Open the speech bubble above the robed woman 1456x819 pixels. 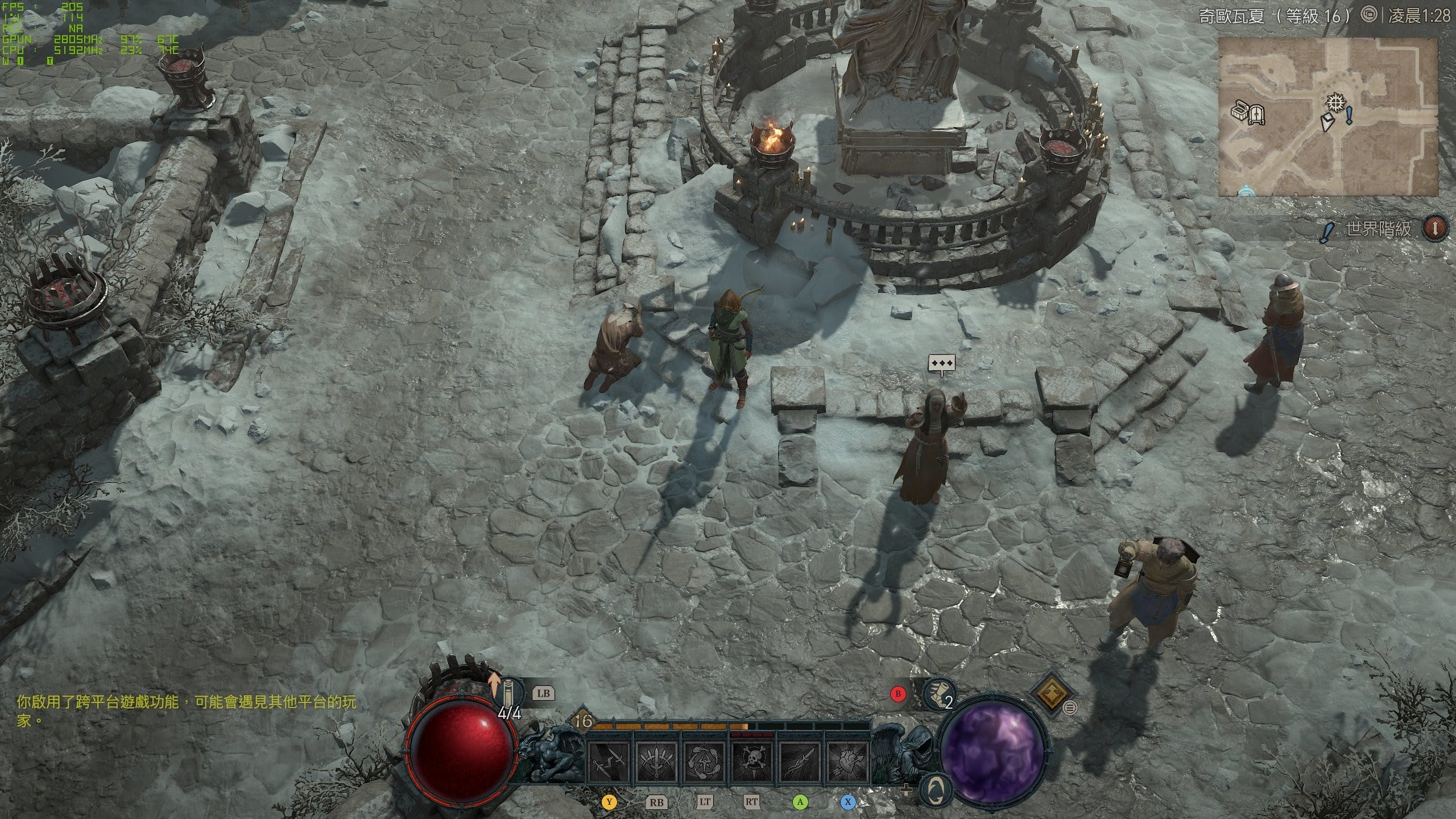(942, 363)
